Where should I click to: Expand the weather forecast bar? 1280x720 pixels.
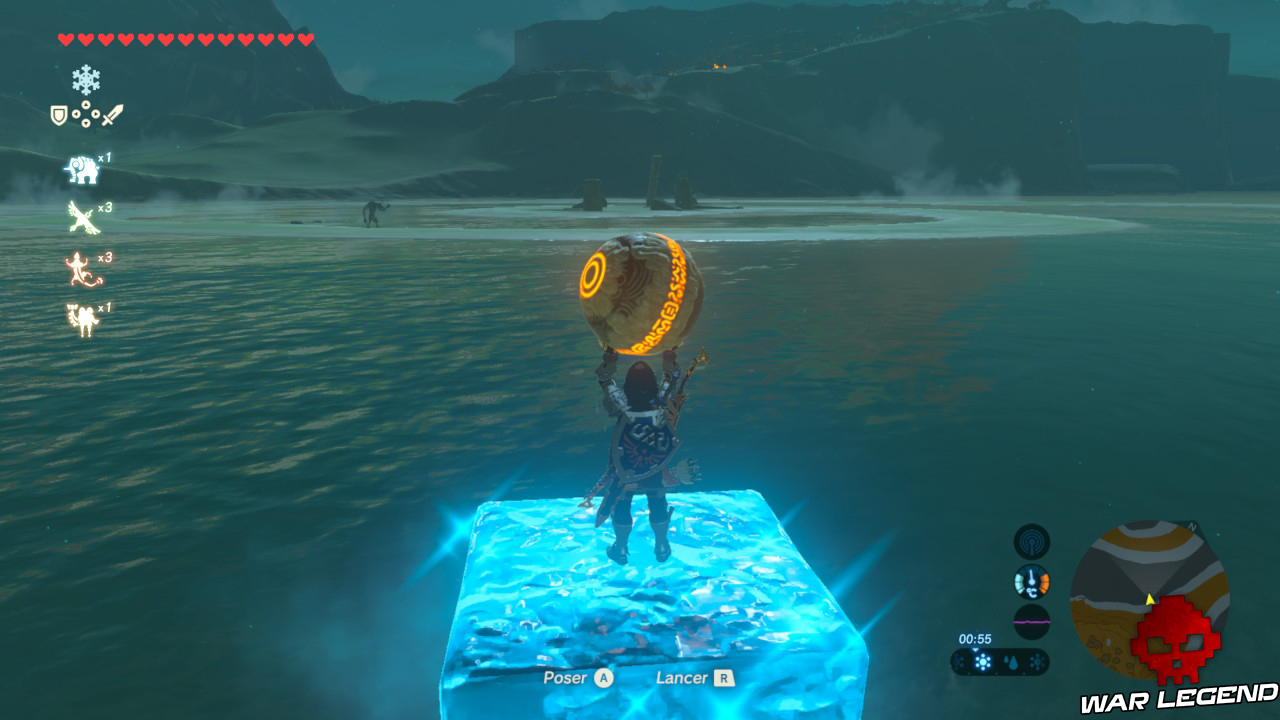point(1000,661)
